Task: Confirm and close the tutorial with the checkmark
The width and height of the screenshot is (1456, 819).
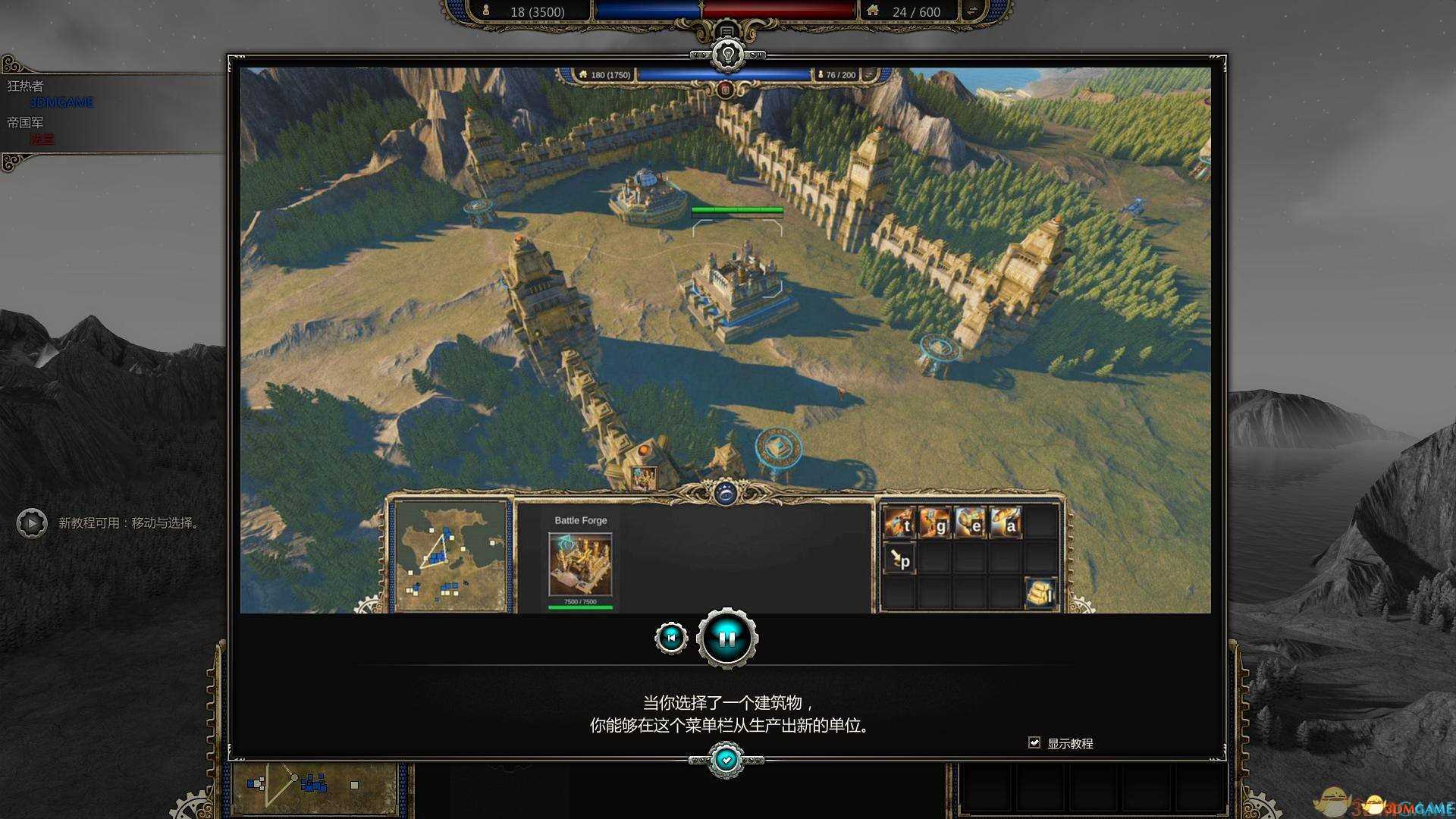Action: click(726, 759)
